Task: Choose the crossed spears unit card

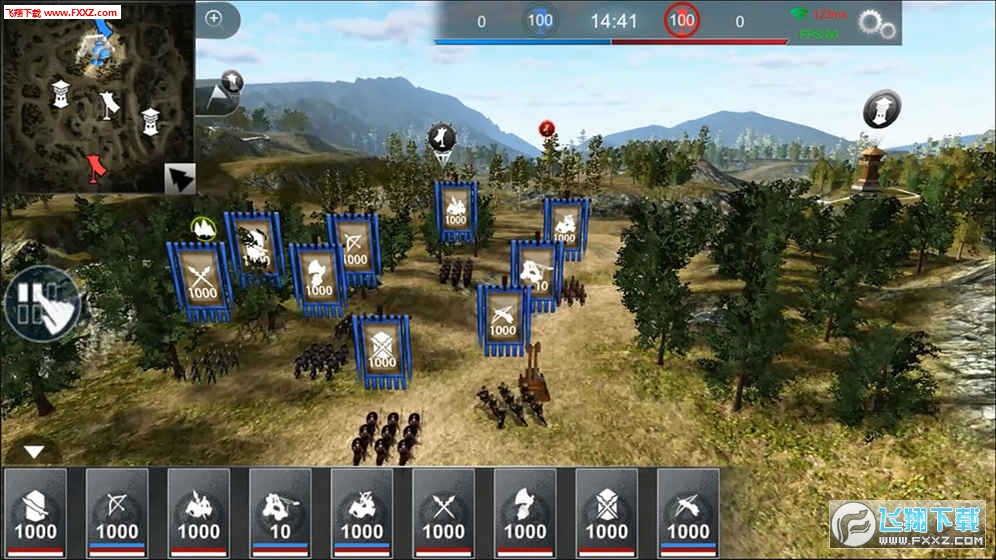Action: point(444,512)
